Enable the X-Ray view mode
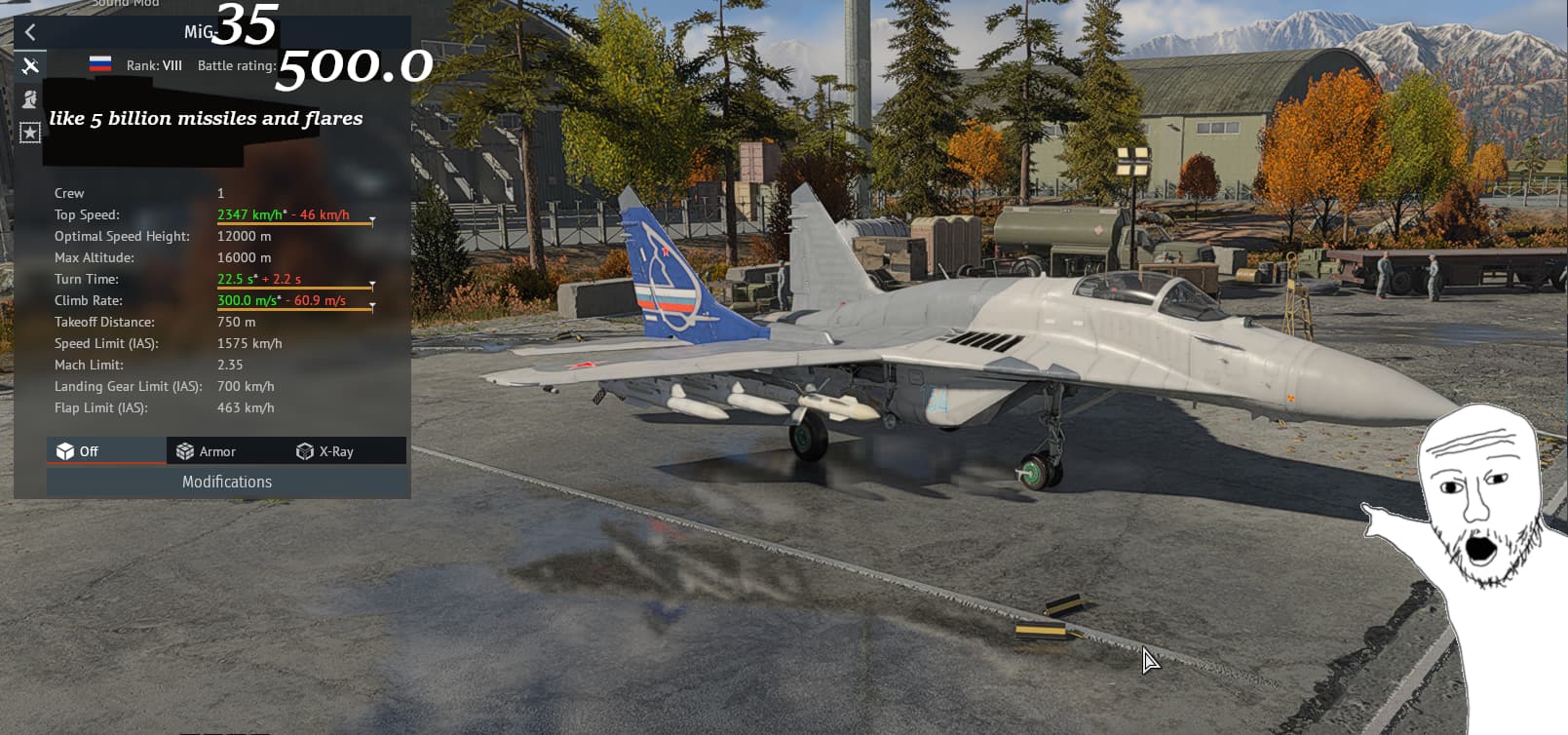 [x=325, y=451]
